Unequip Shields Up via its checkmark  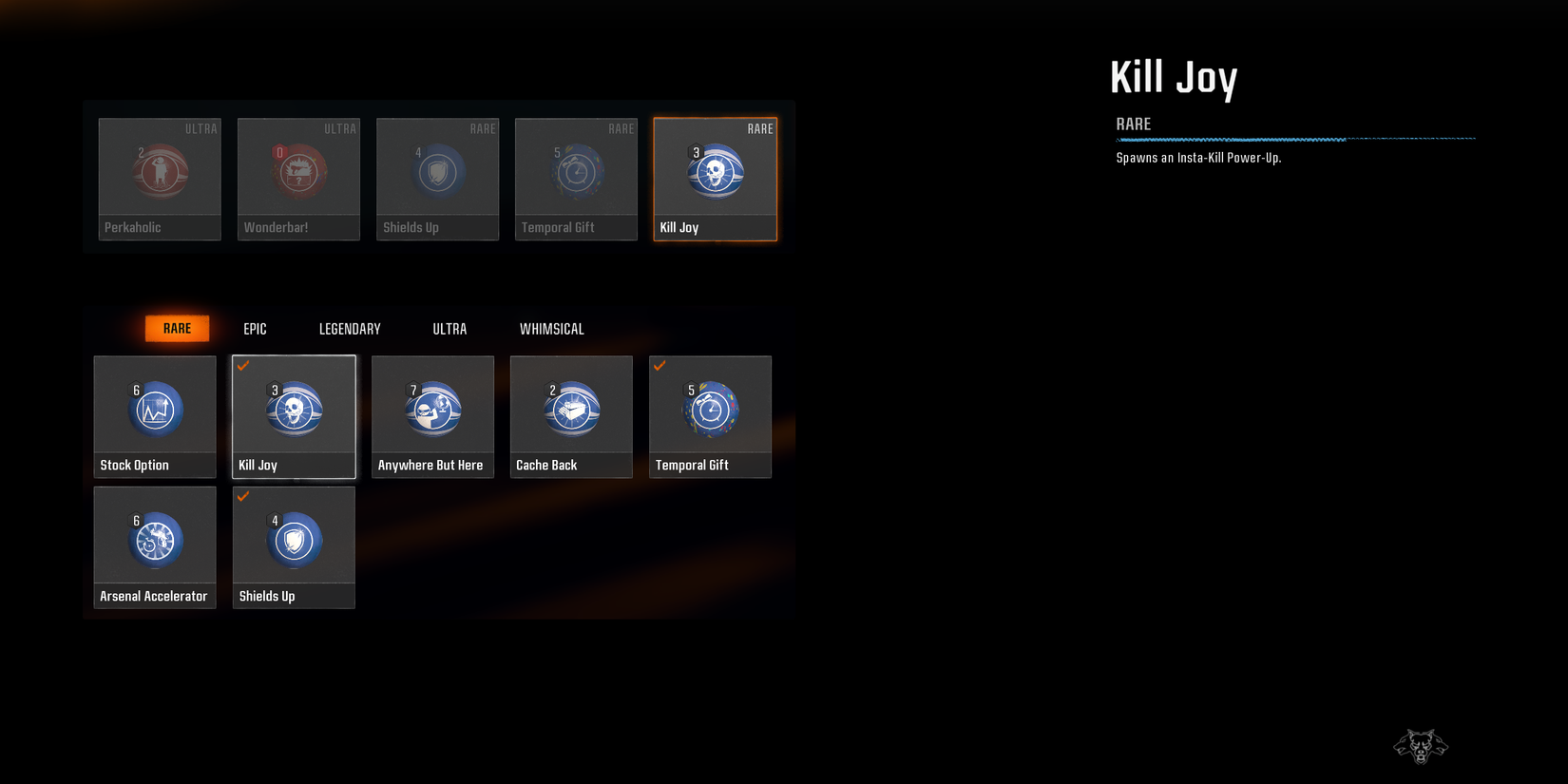(244, 497)
